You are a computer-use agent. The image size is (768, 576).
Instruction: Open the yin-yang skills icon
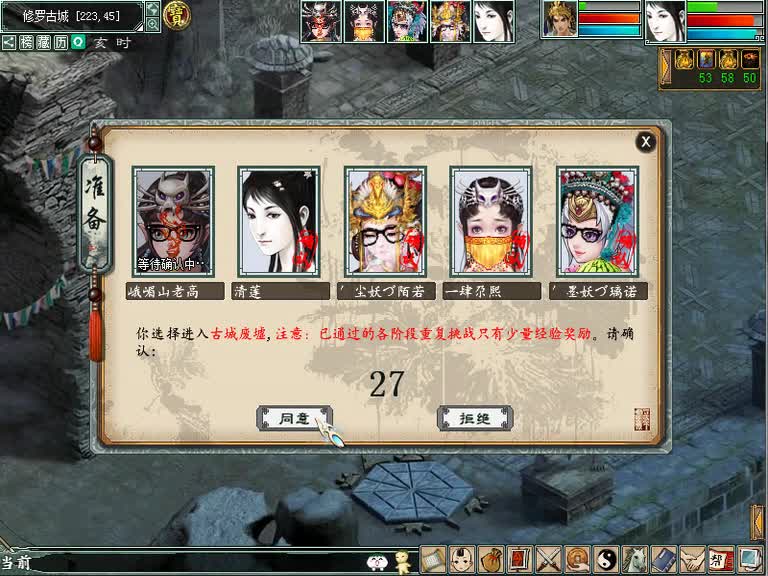[x=605, y=559]
